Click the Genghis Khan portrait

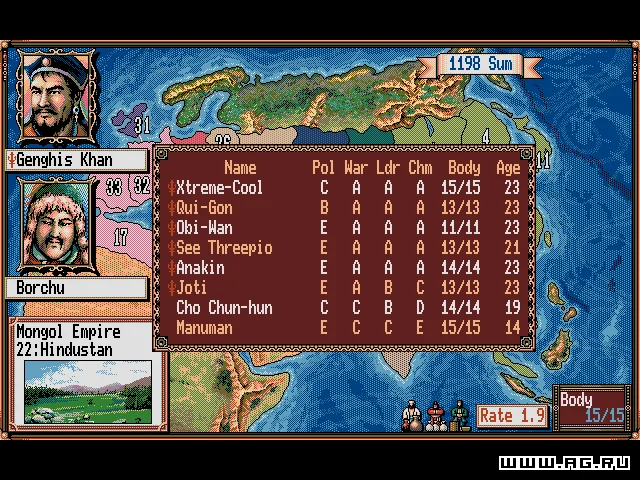[x=56, y=96]
